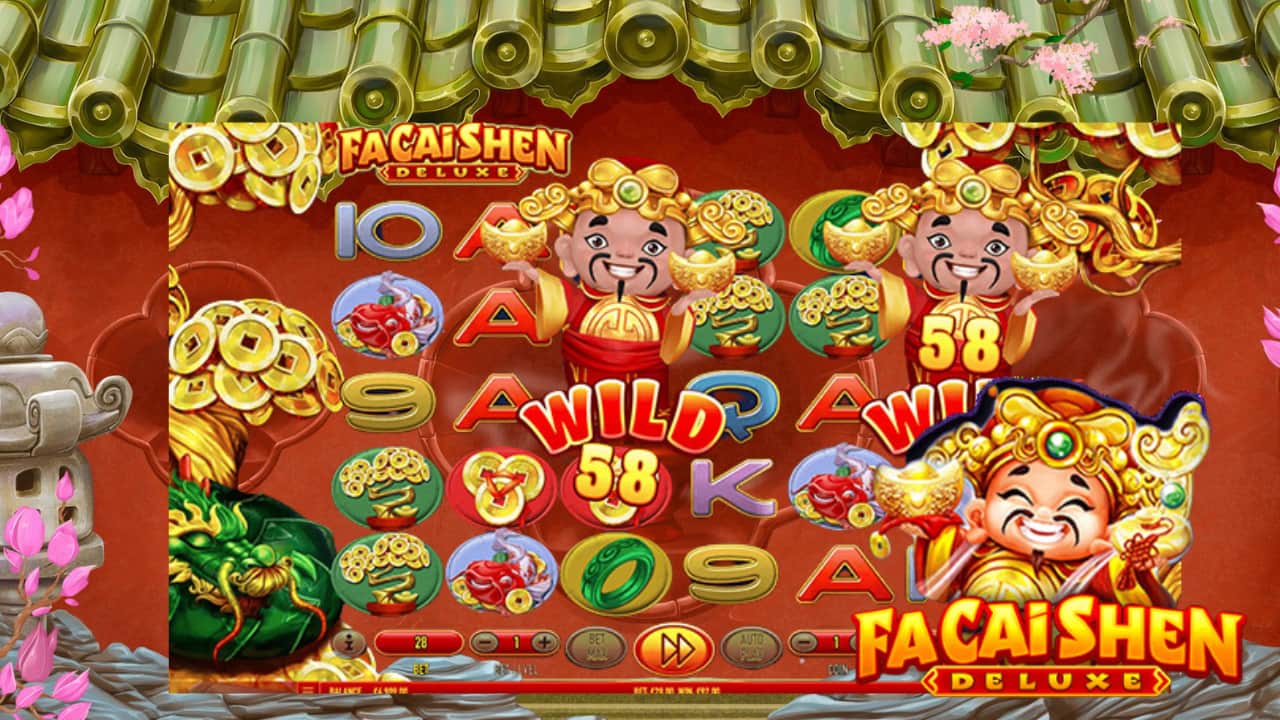Activate the Auto Play button
The image size is (1280, 720).
pos(752,645)
